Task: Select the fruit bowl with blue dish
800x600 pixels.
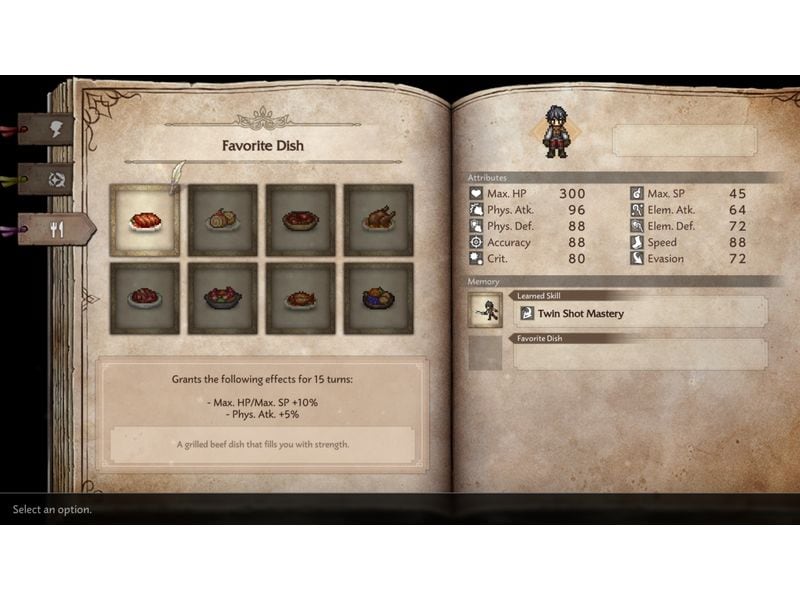Action: click(379, 298)
